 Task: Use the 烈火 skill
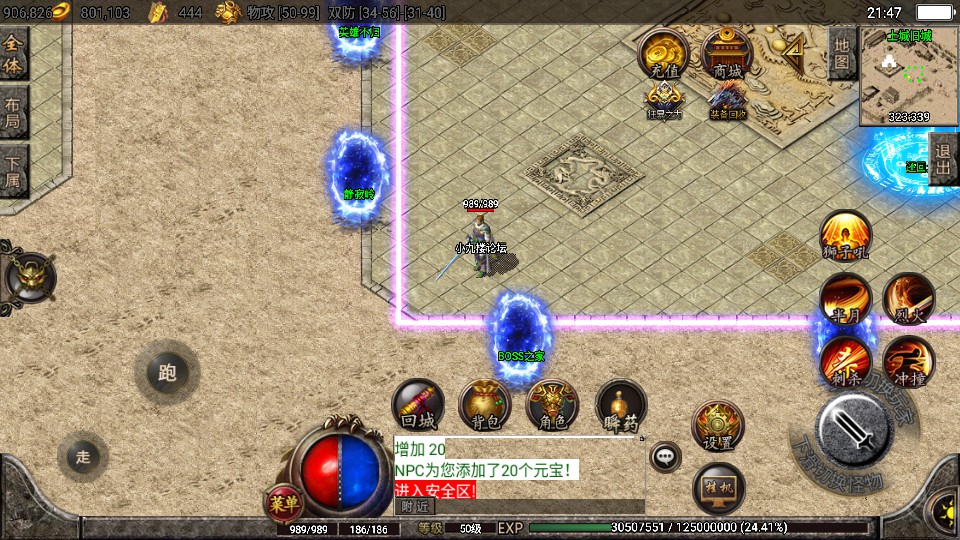pyautogui.click(x=908, y=299)
